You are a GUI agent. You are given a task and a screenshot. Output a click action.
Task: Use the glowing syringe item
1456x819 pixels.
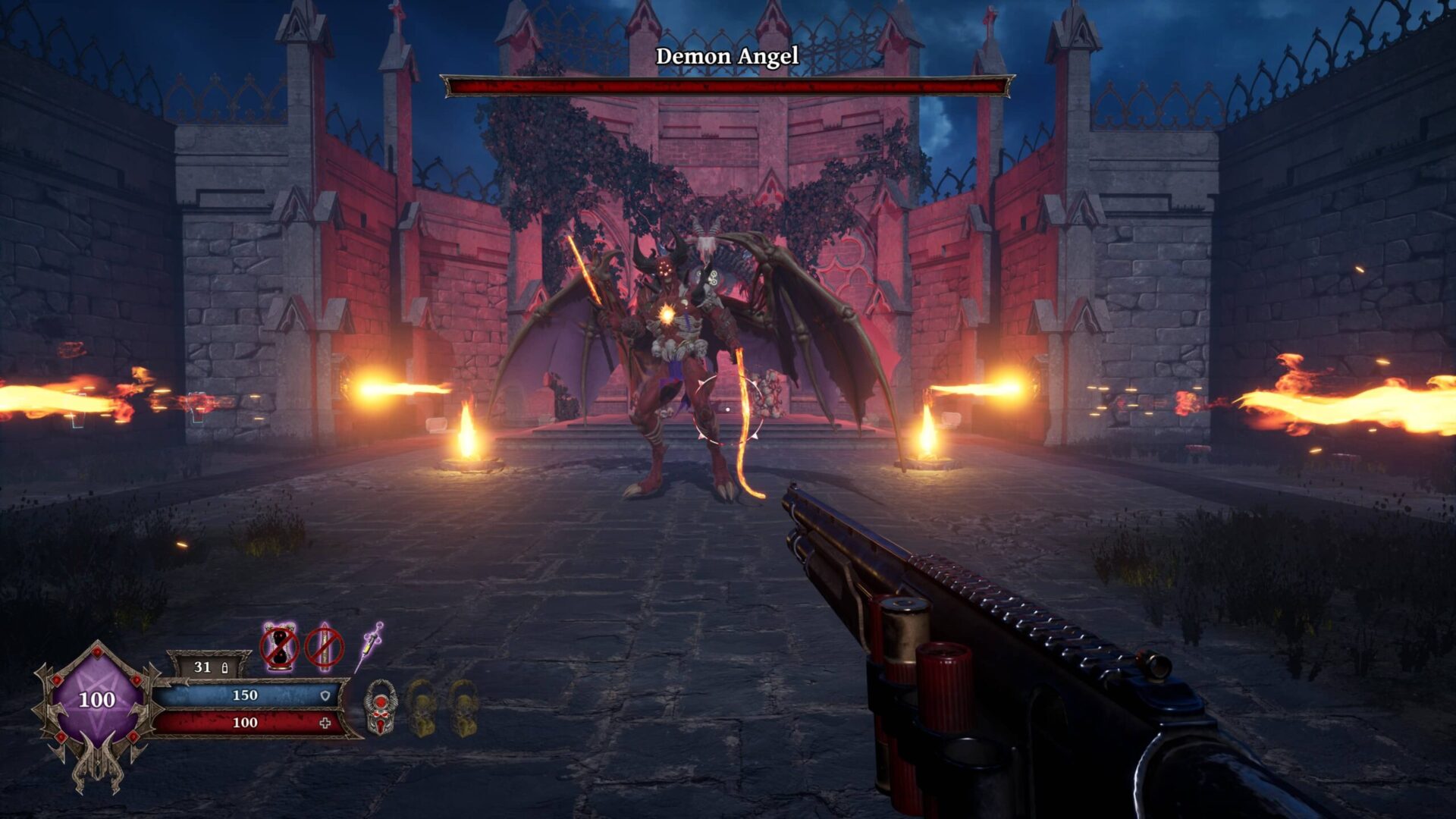pyautogui.click(x=369, y=646)
